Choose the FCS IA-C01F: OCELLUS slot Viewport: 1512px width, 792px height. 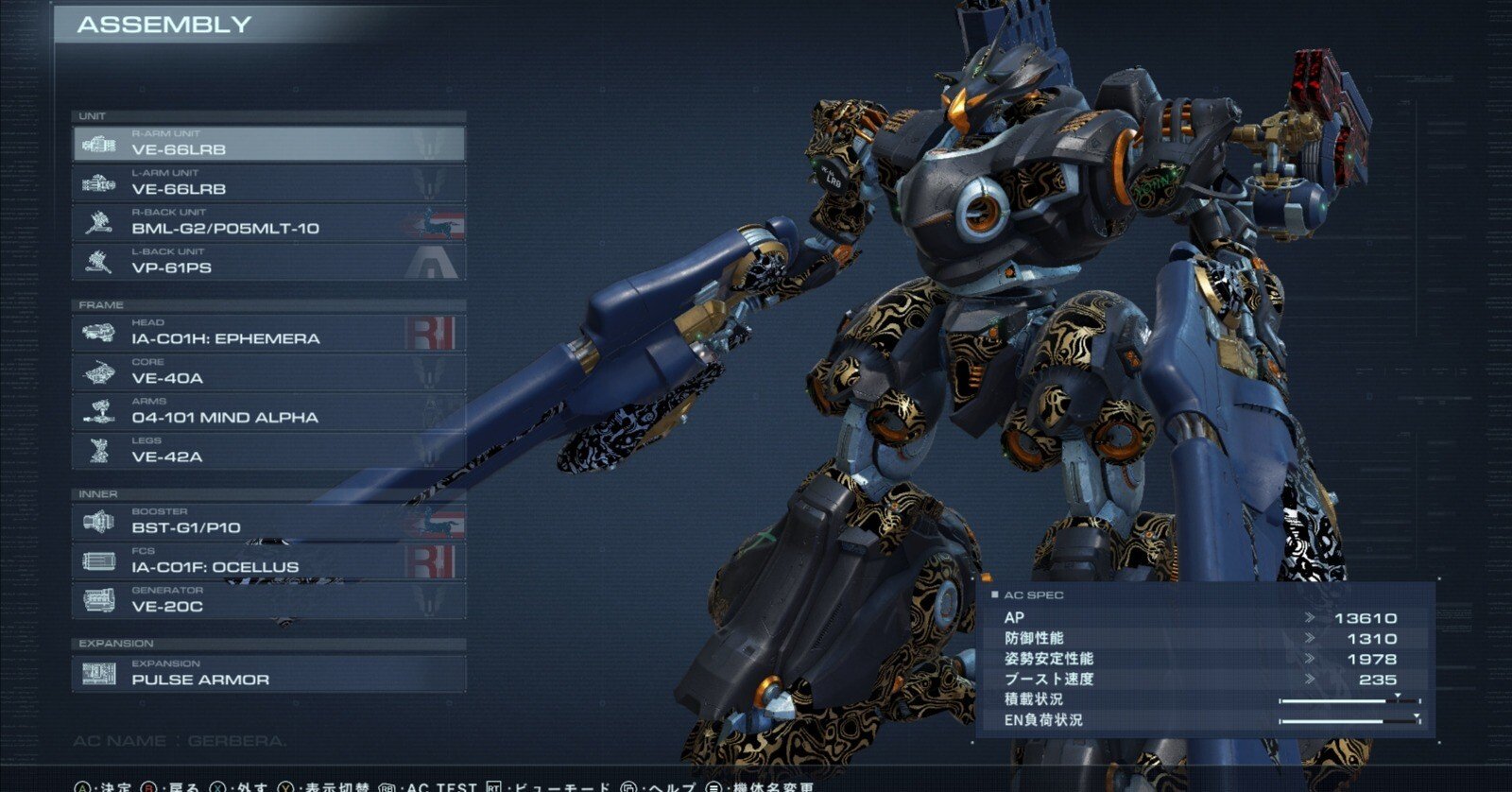[x=268, y=561]
